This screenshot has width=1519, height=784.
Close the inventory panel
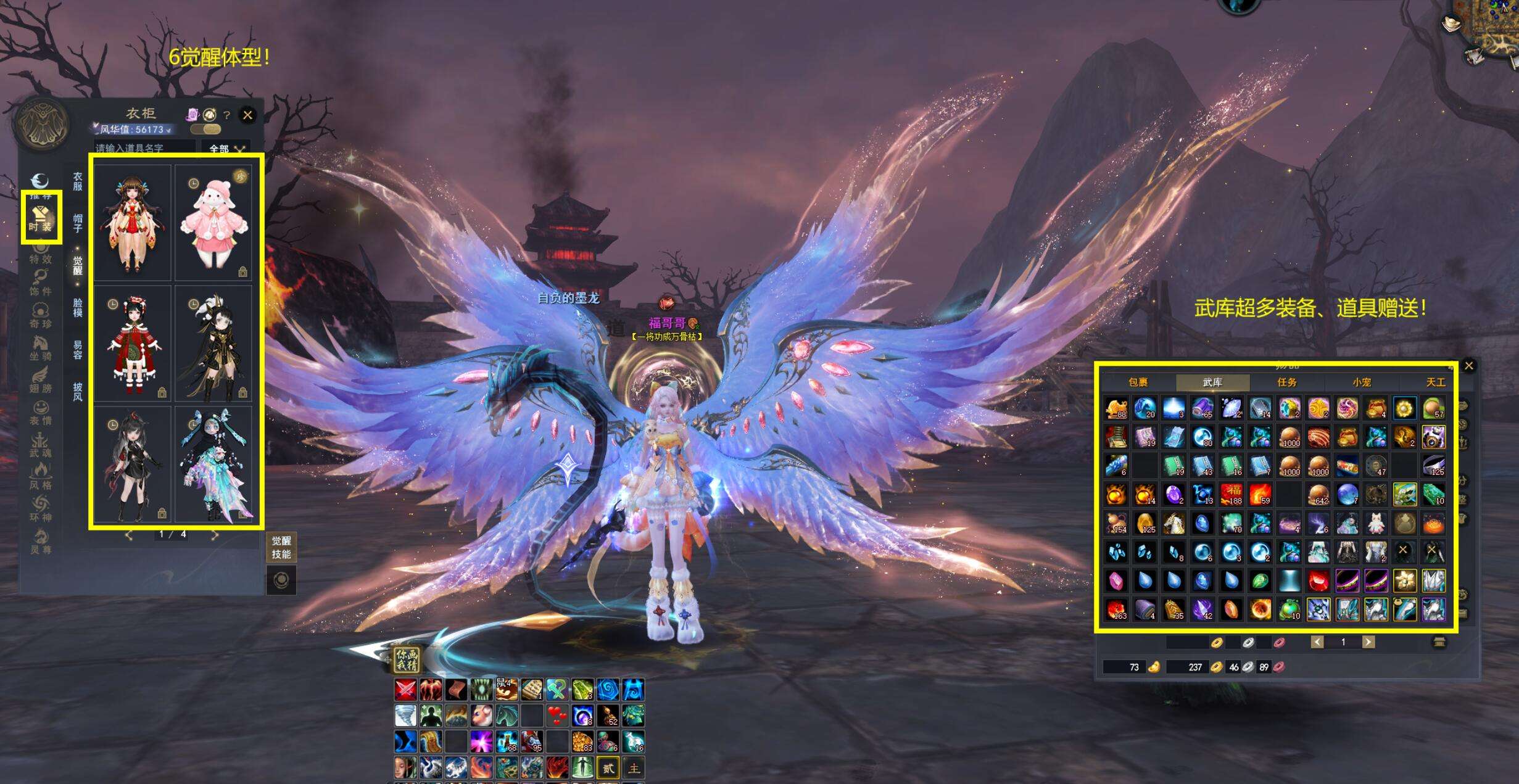pyautogui.click(x=1469, y=366)
